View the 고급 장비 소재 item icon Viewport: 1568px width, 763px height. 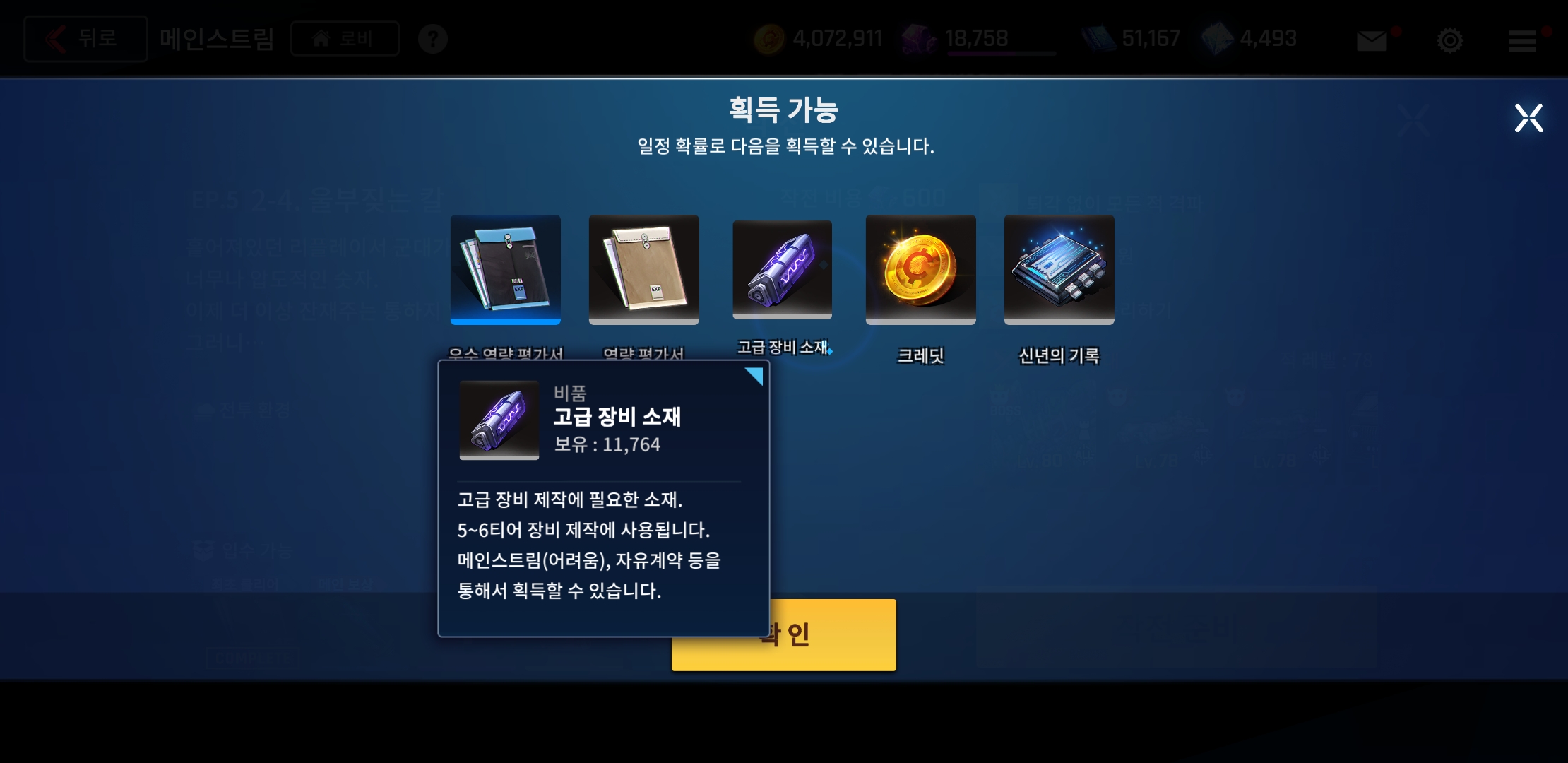(782, 269)
